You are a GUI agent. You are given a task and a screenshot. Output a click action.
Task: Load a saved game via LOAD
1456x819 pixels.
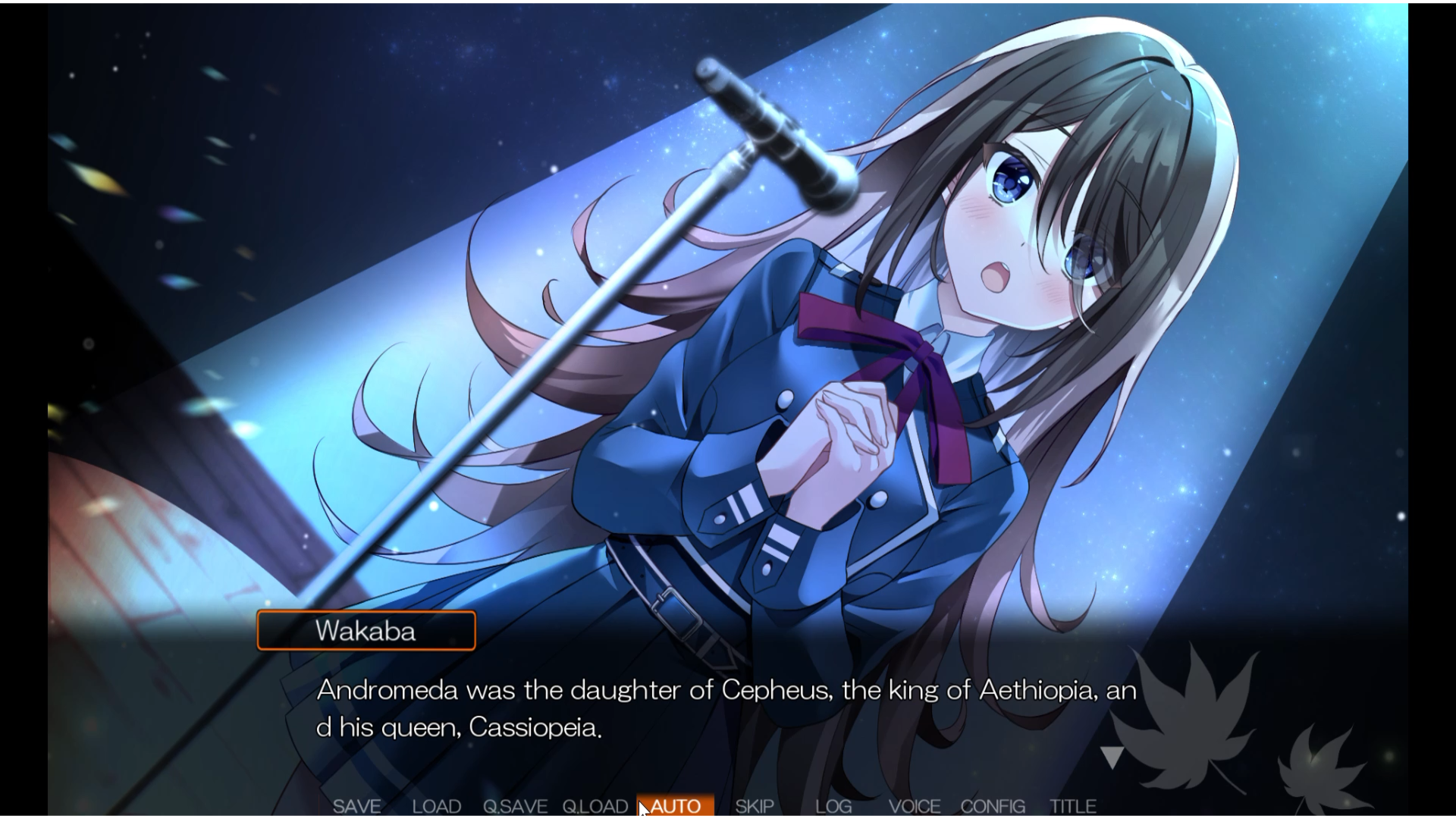coord(436,807)
